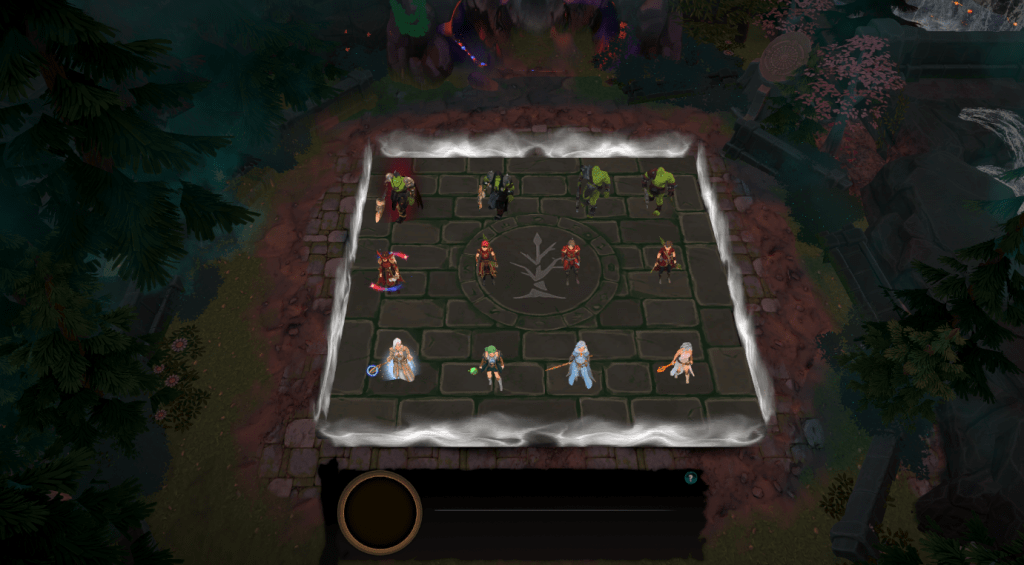
Task: Choose the red unit with pink blades
Action: coord(387,270)
